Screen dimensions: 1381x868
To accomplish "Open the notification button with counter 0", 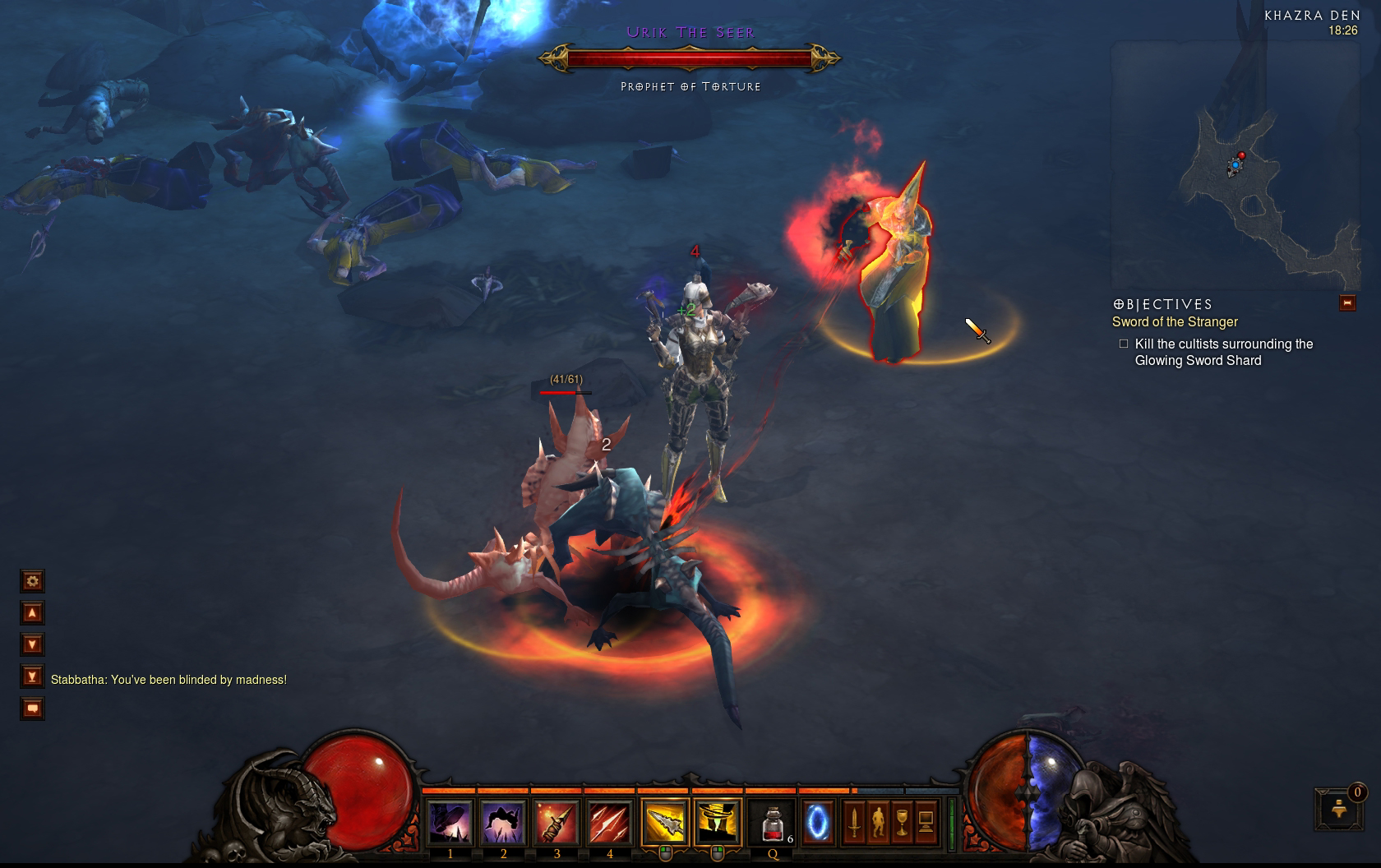I will (1337, 809).
